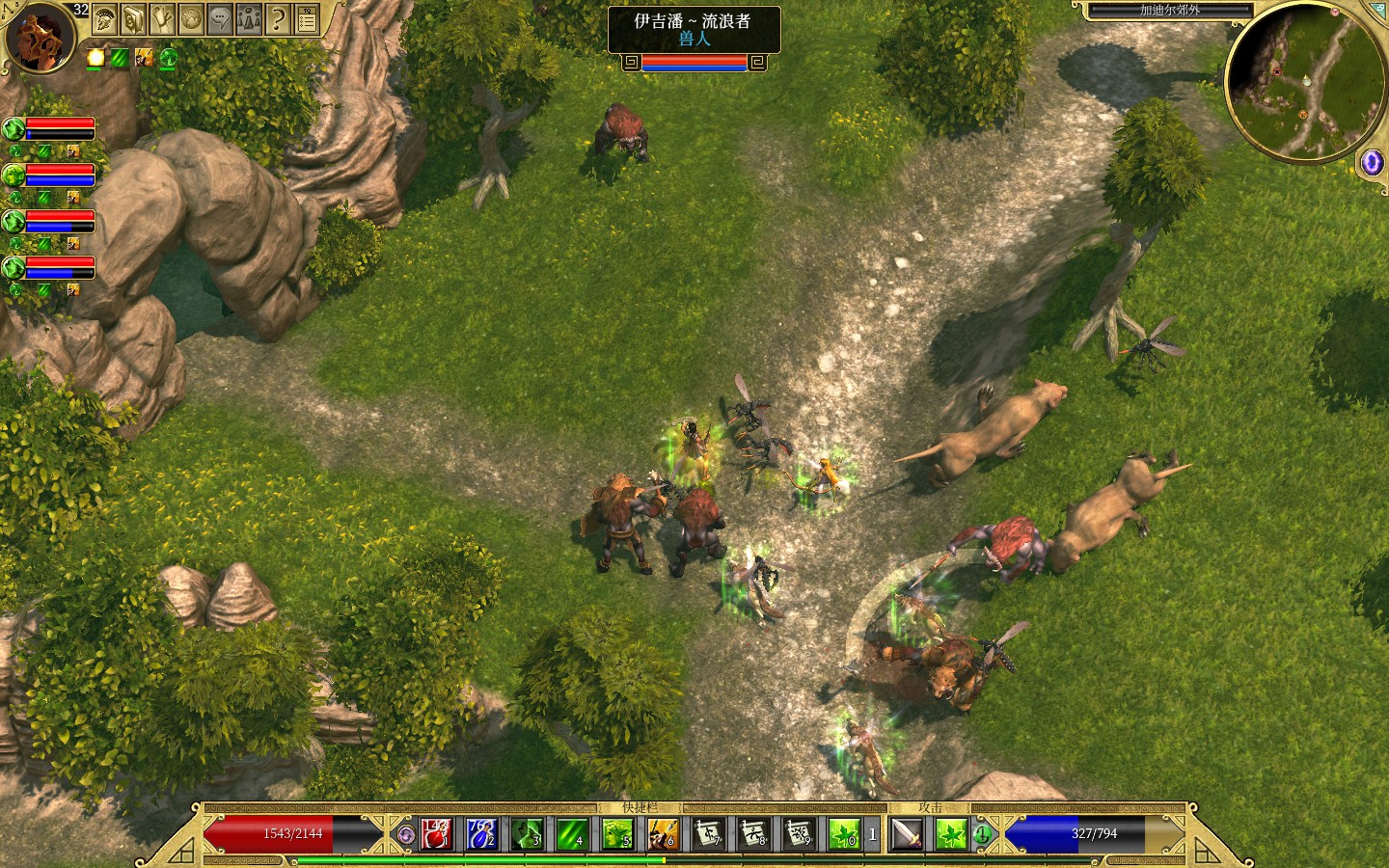
Task: Activate the green face skill in slot 5
Action: click(x=617, y=833)
